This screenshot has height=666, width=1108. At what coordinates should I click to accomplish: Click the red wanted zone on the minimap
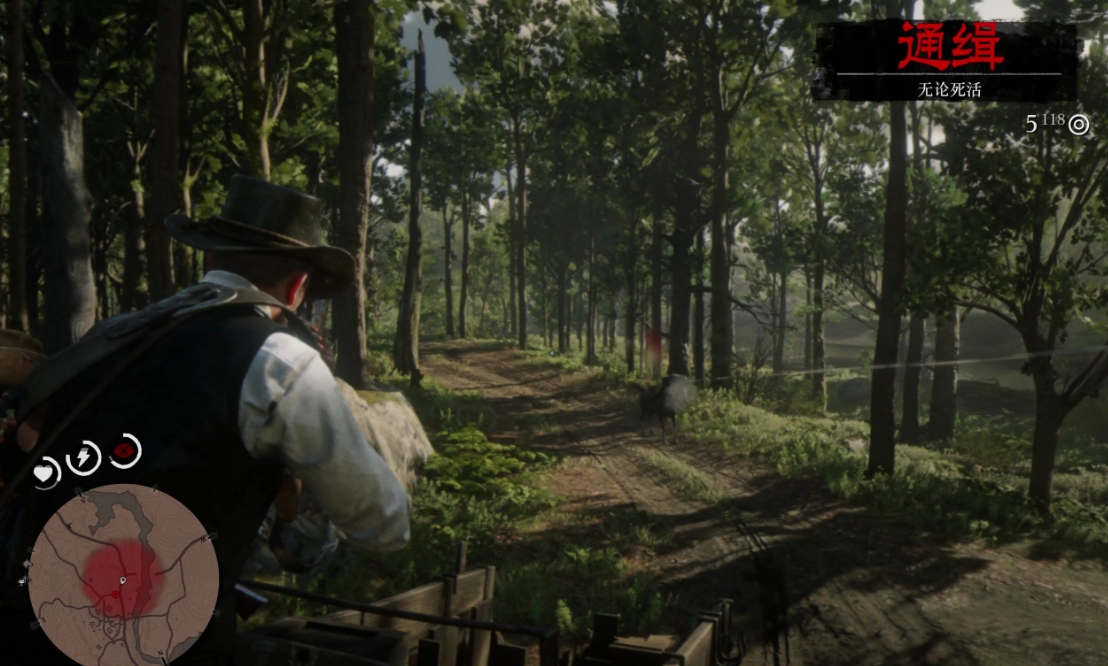[119, 578]
